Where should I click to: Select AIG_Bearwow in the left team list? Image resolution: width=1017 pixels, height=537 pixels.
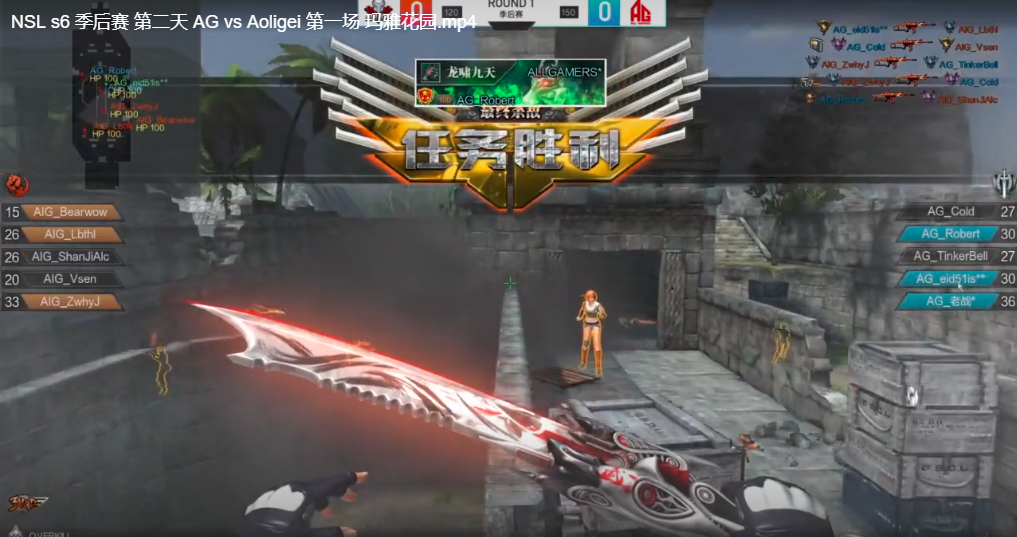(70, 212)
